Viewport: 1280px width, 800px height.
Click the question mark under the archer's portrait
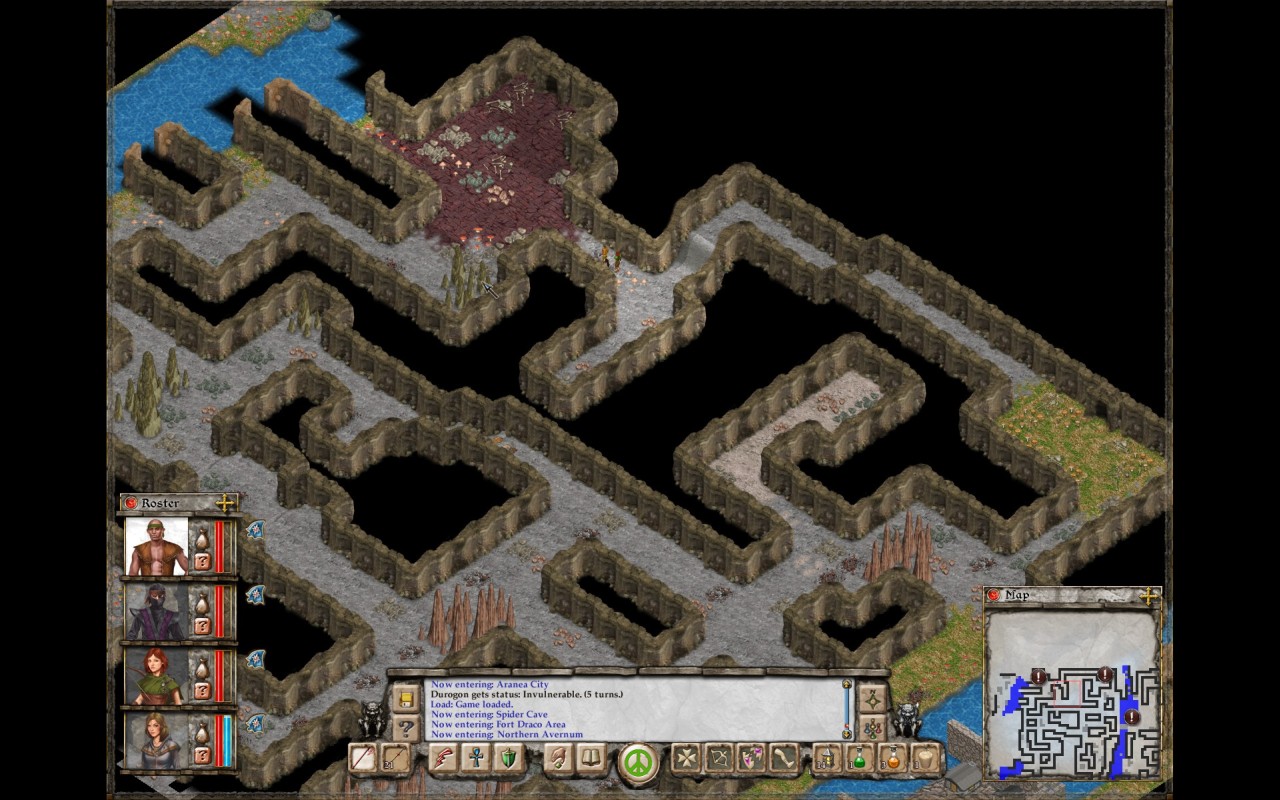click(202, 692)
